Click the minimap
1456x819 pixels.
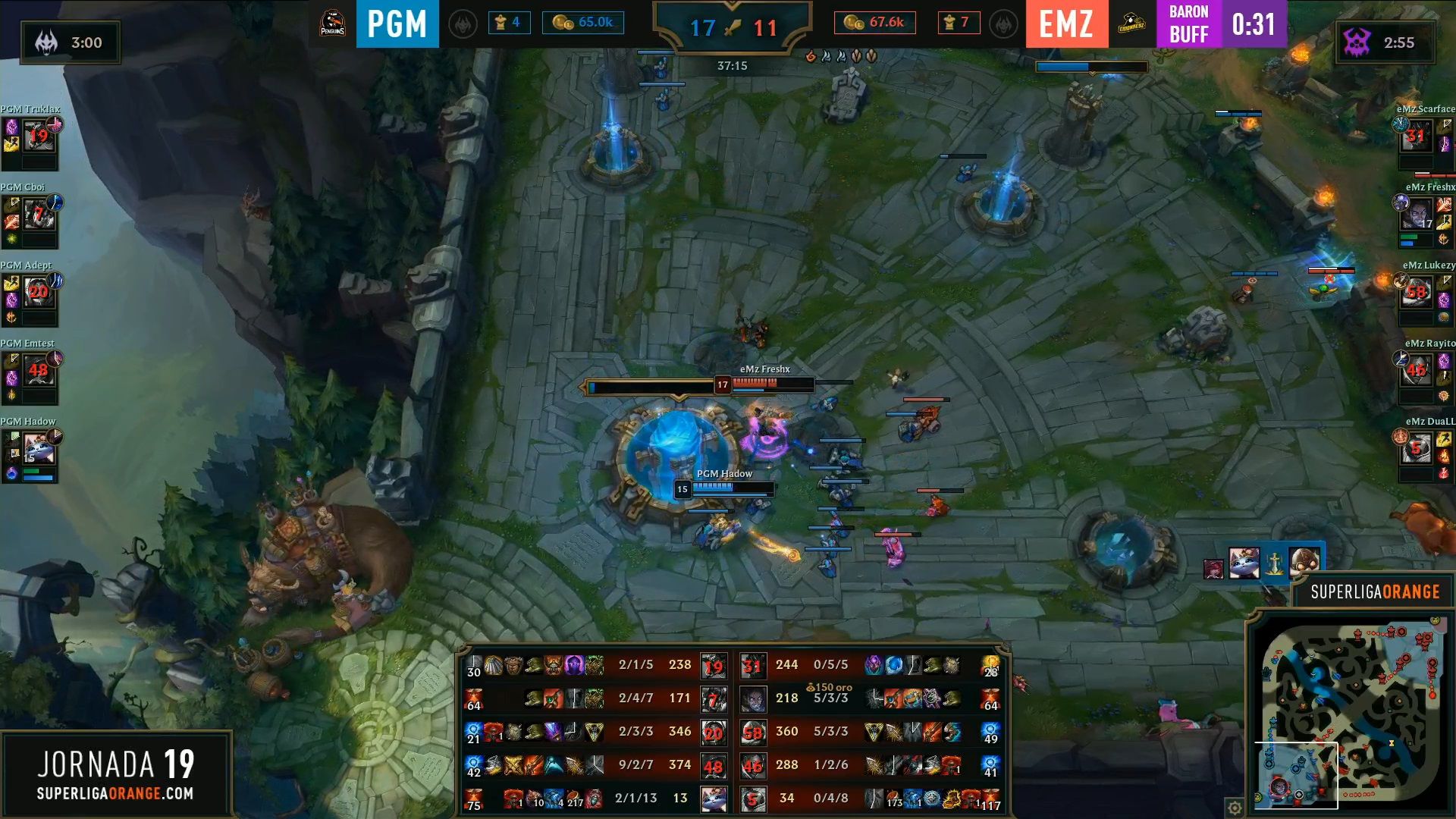1351,714
